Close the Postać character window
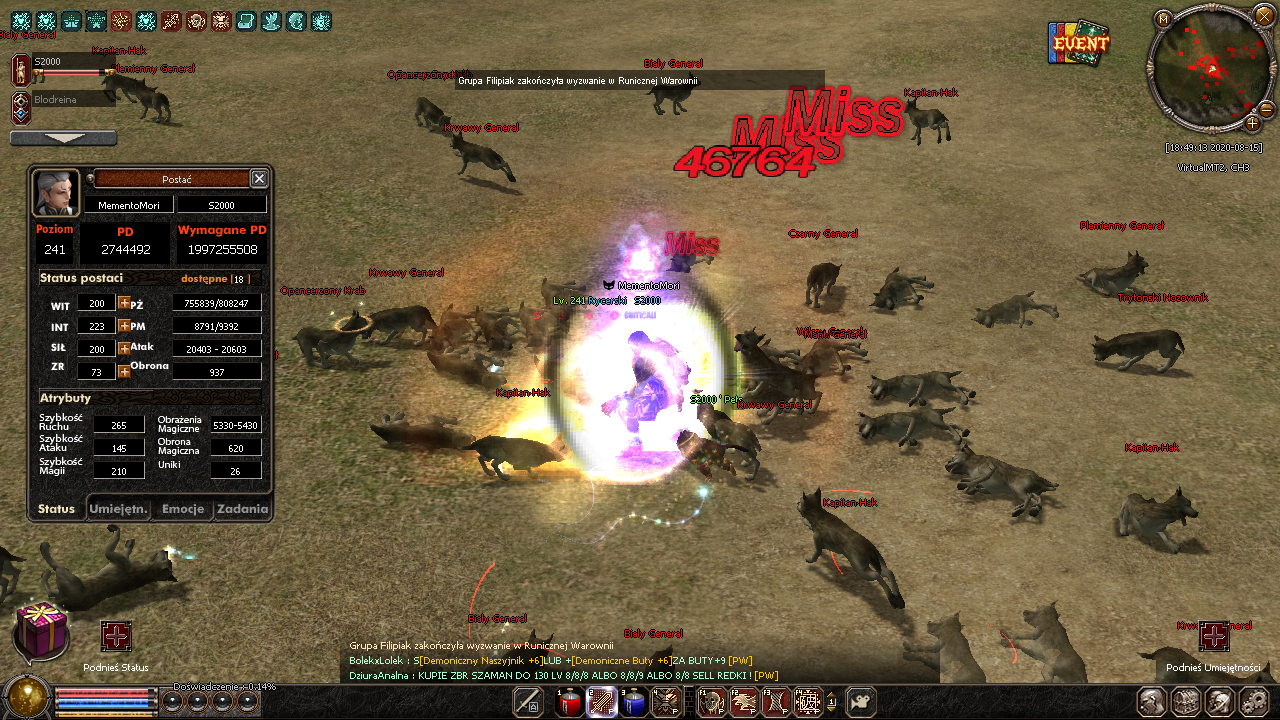1280x720 pixels. tap(259, 178)
